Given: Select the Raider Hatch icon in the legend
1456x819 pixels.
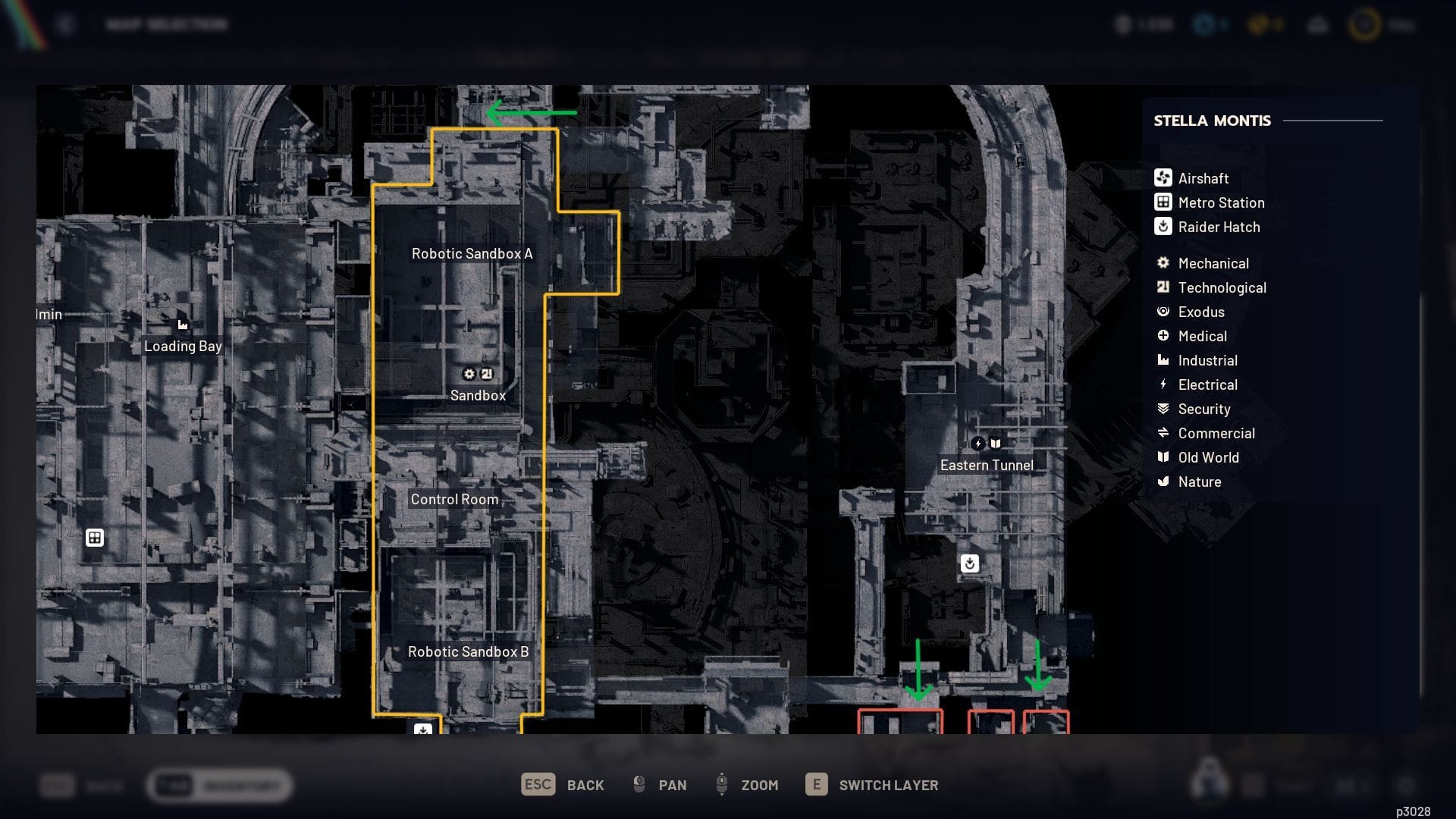Looking at the screenshot, I should click(1163, 227).
